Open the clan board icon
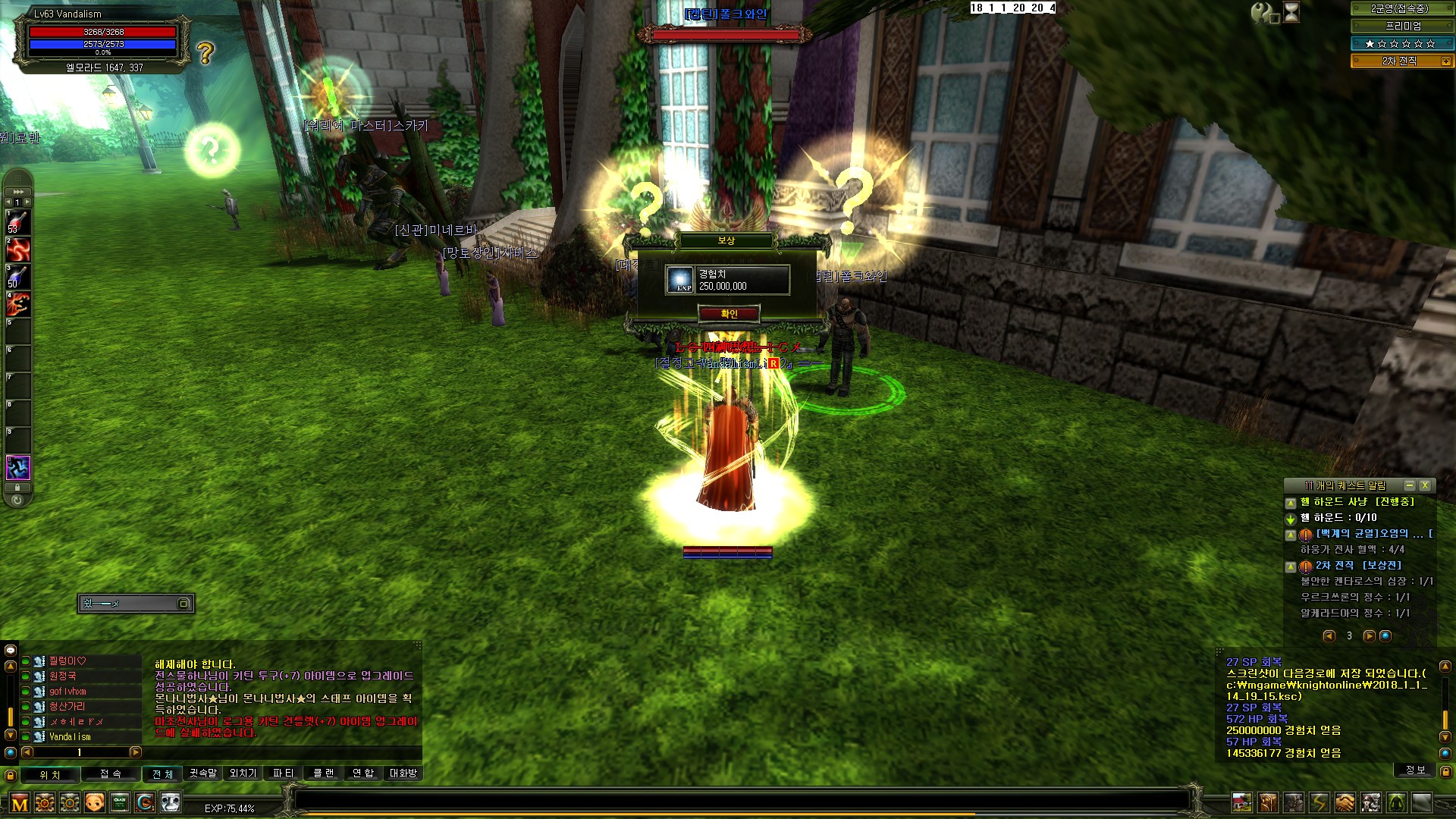1456x819 pixels. (x=120, y=802)
